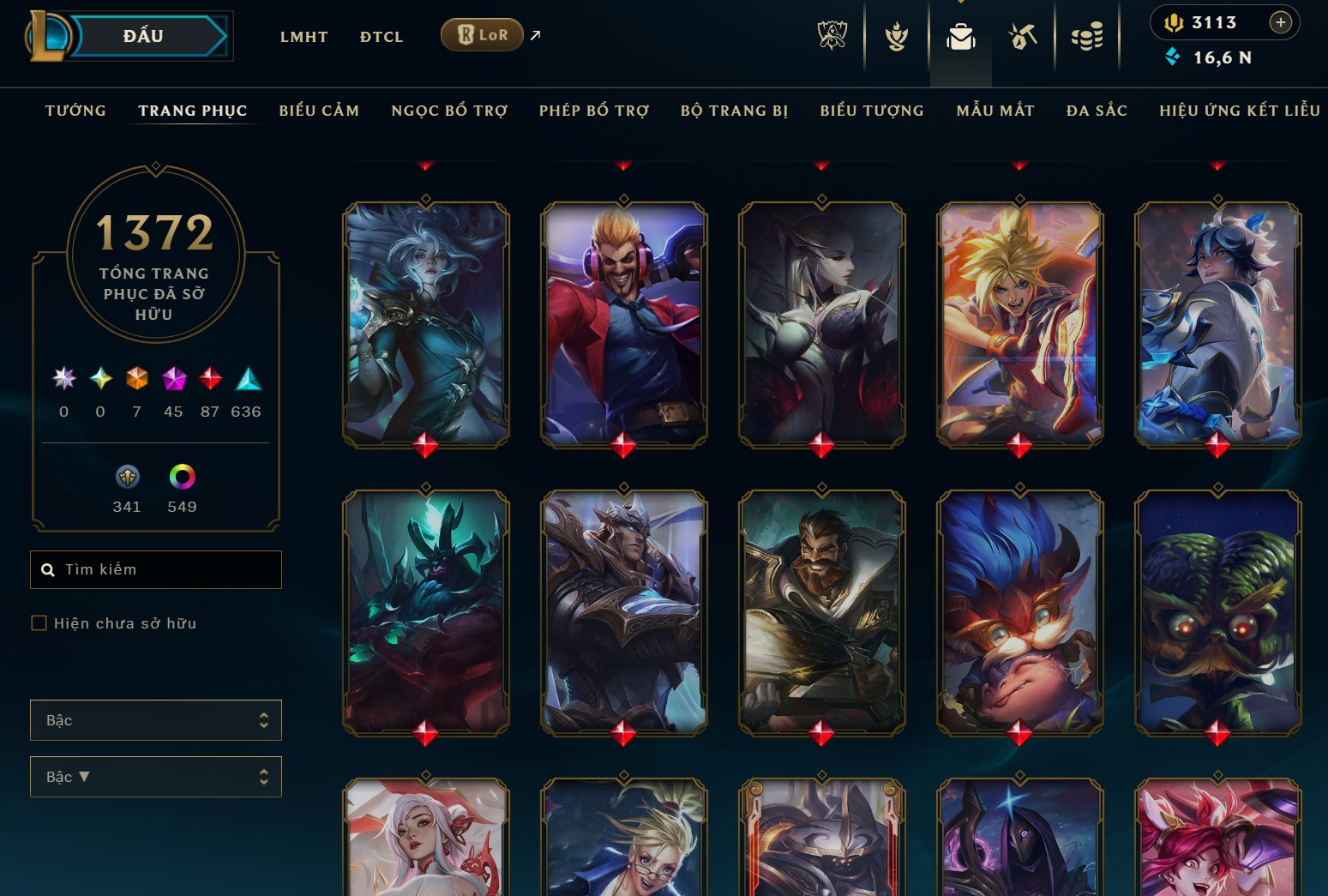This screenshot has width=1328, height=896.
Task: Enable the 'Hiện chưa sở hữu' checkbox
Action: point(39,622)
